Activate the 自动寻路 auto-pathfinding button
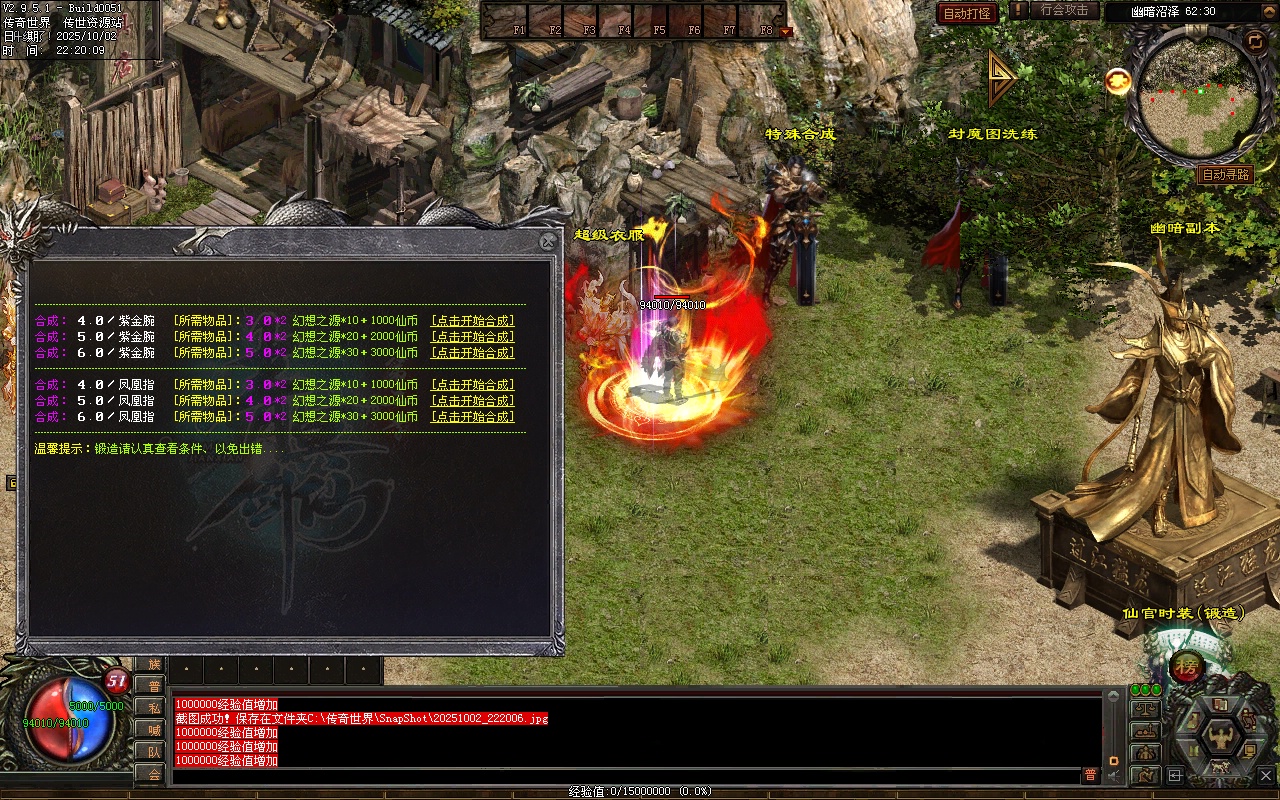This screenshot has width=1280, height=800. click(x=1225, y=174)
